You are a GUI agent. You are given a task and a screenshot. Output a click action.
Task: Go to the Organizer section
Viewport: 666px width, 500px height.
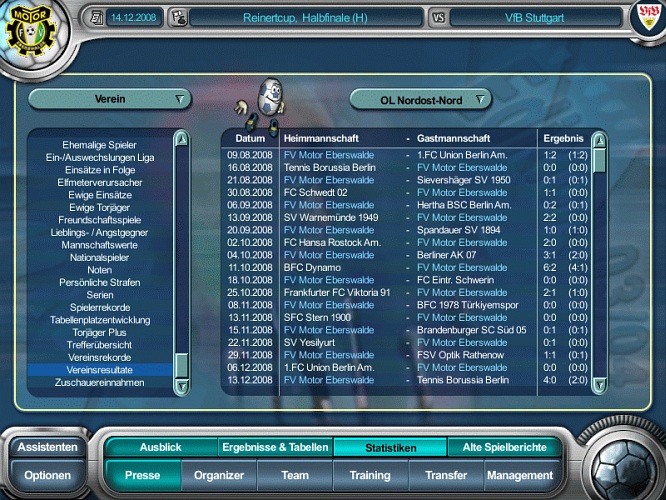[219, 476]
